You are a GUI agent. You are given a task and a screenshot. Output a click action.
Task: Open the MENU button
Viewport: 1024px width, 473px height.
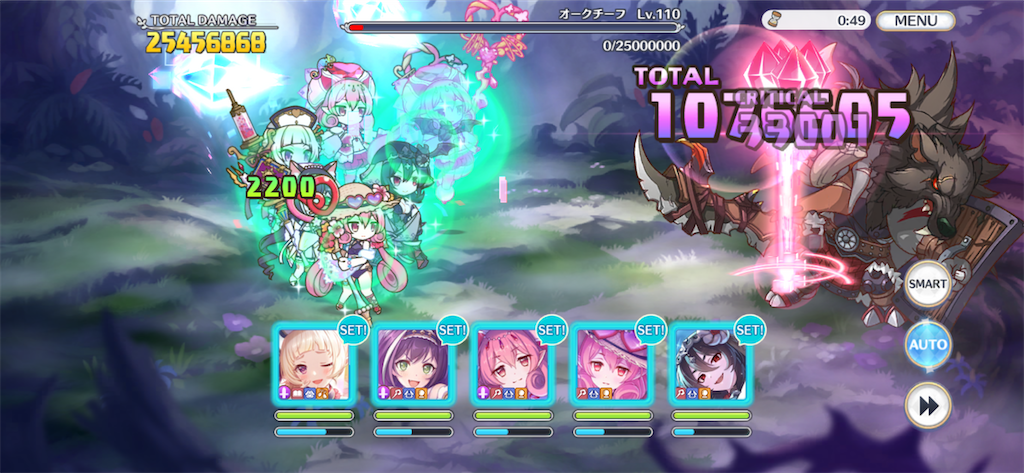tap(915, 20)
